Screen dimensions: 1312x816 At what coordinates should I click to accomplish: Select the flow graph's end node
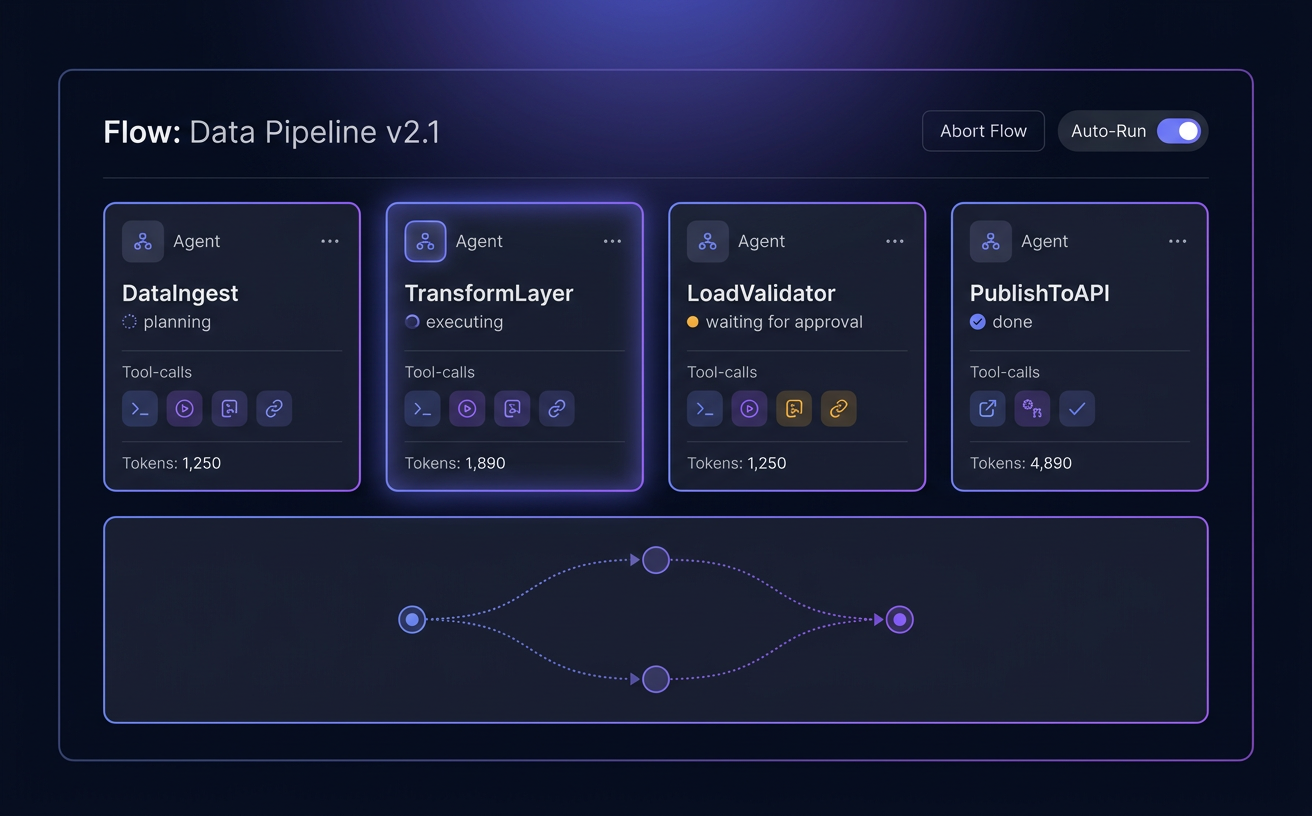tap(900, 620)
